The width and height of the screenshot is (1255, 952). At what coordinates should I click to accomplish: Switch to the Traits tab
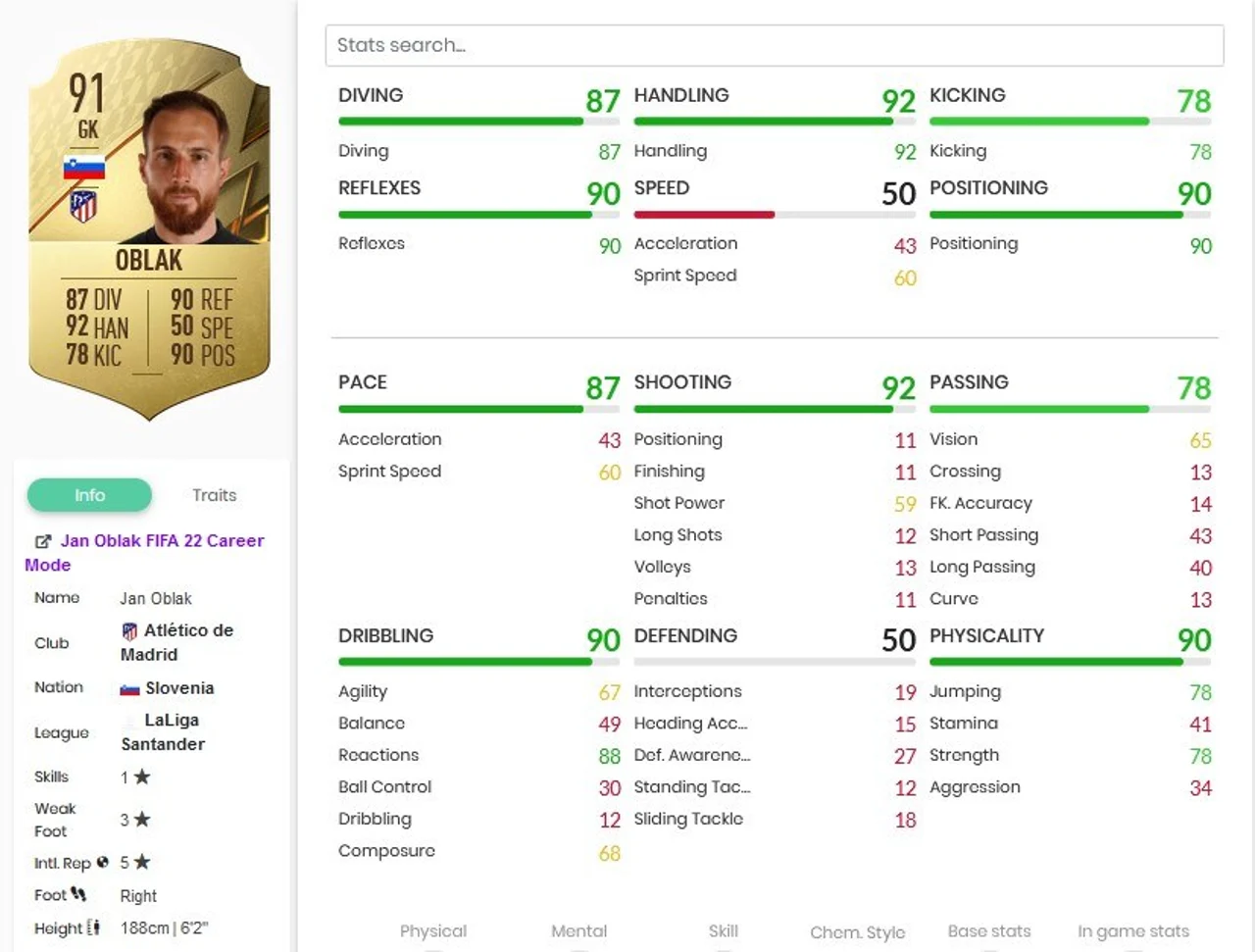214,495
